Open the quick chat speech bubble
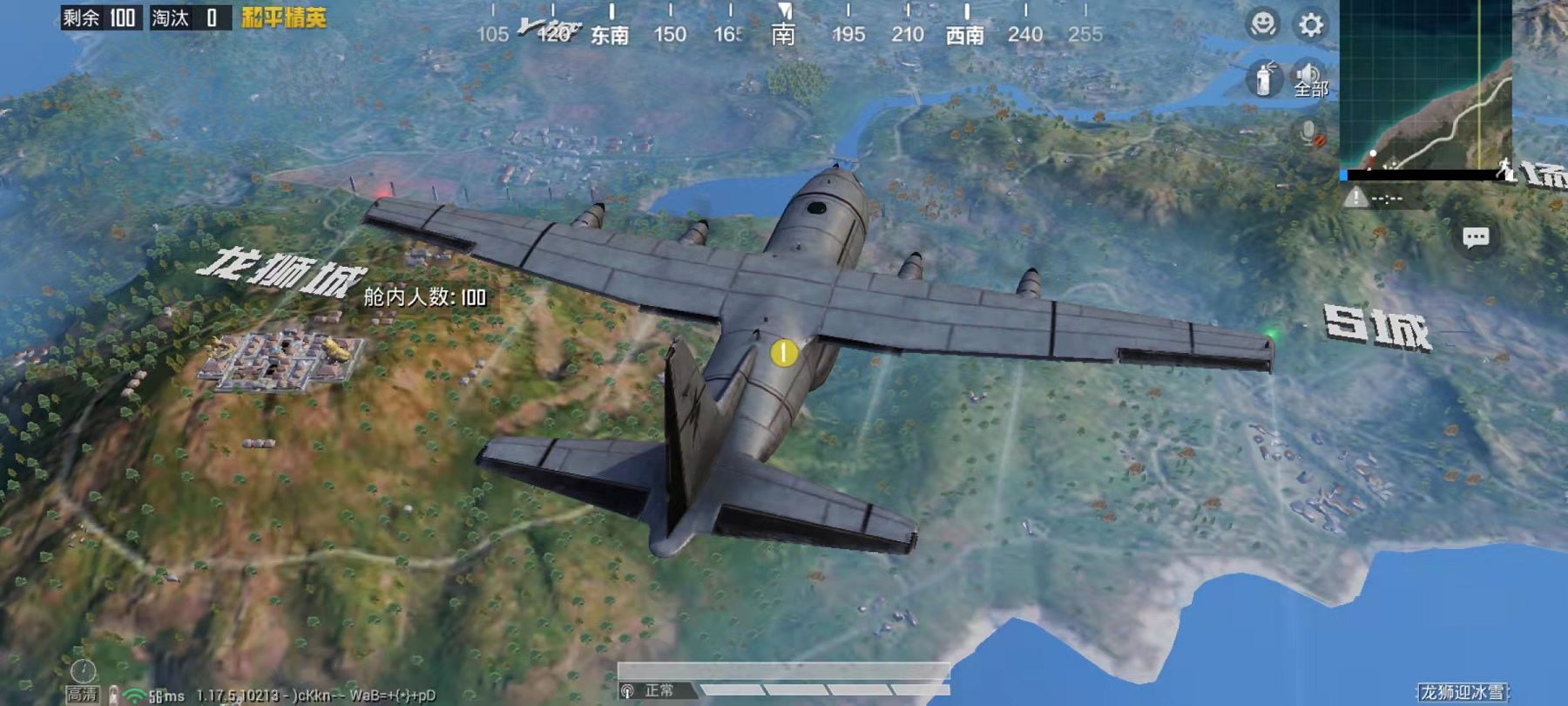The width and height of the screenshot is (1568, 706). [x=1475, y=238]
